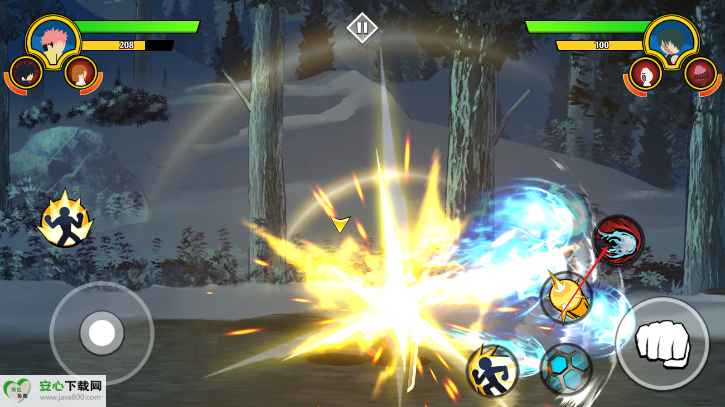Select the pink-haired main fighter portrait

[x=53, y=39]
